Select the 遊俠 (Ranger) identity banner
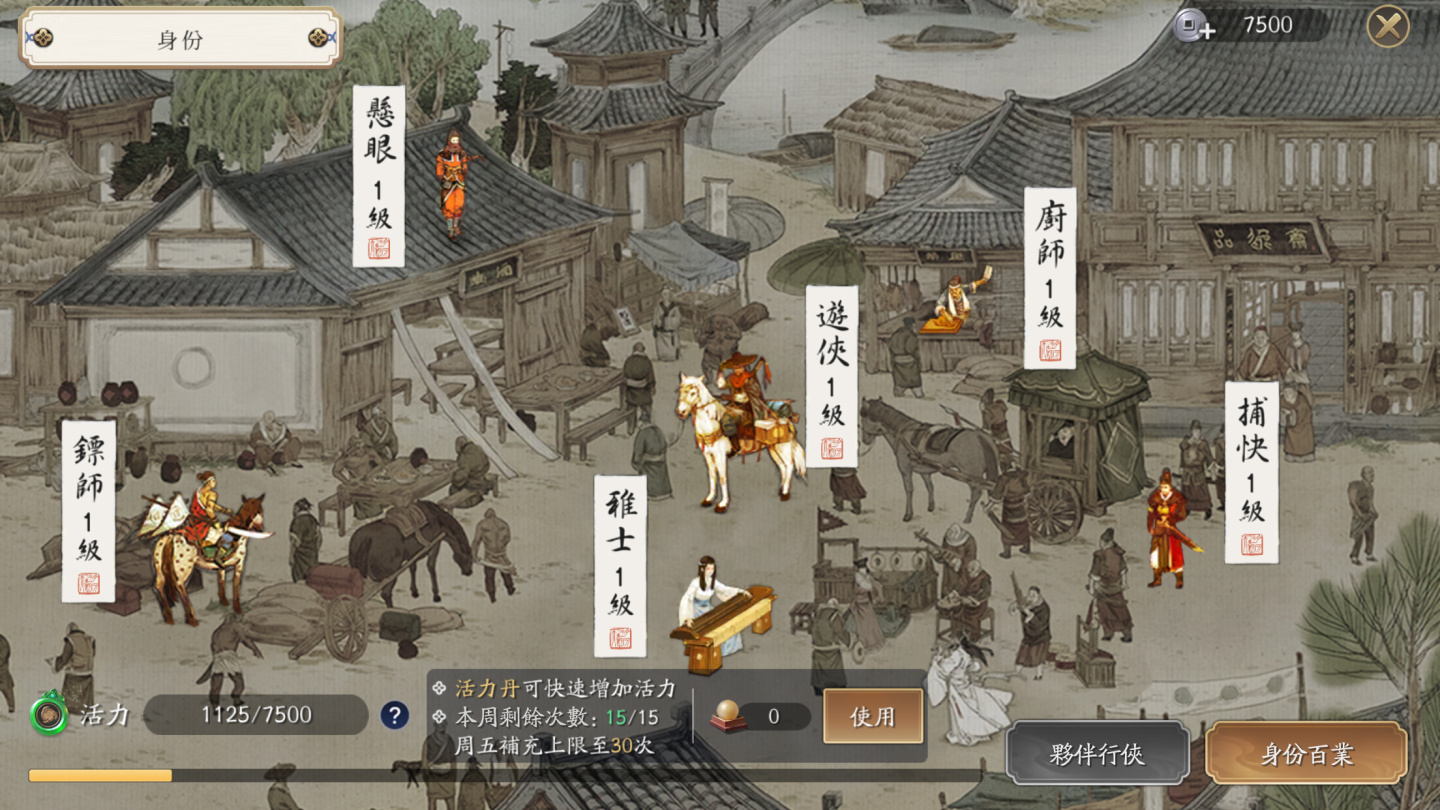Viewport: 1440px width, 810px height. 832,376
